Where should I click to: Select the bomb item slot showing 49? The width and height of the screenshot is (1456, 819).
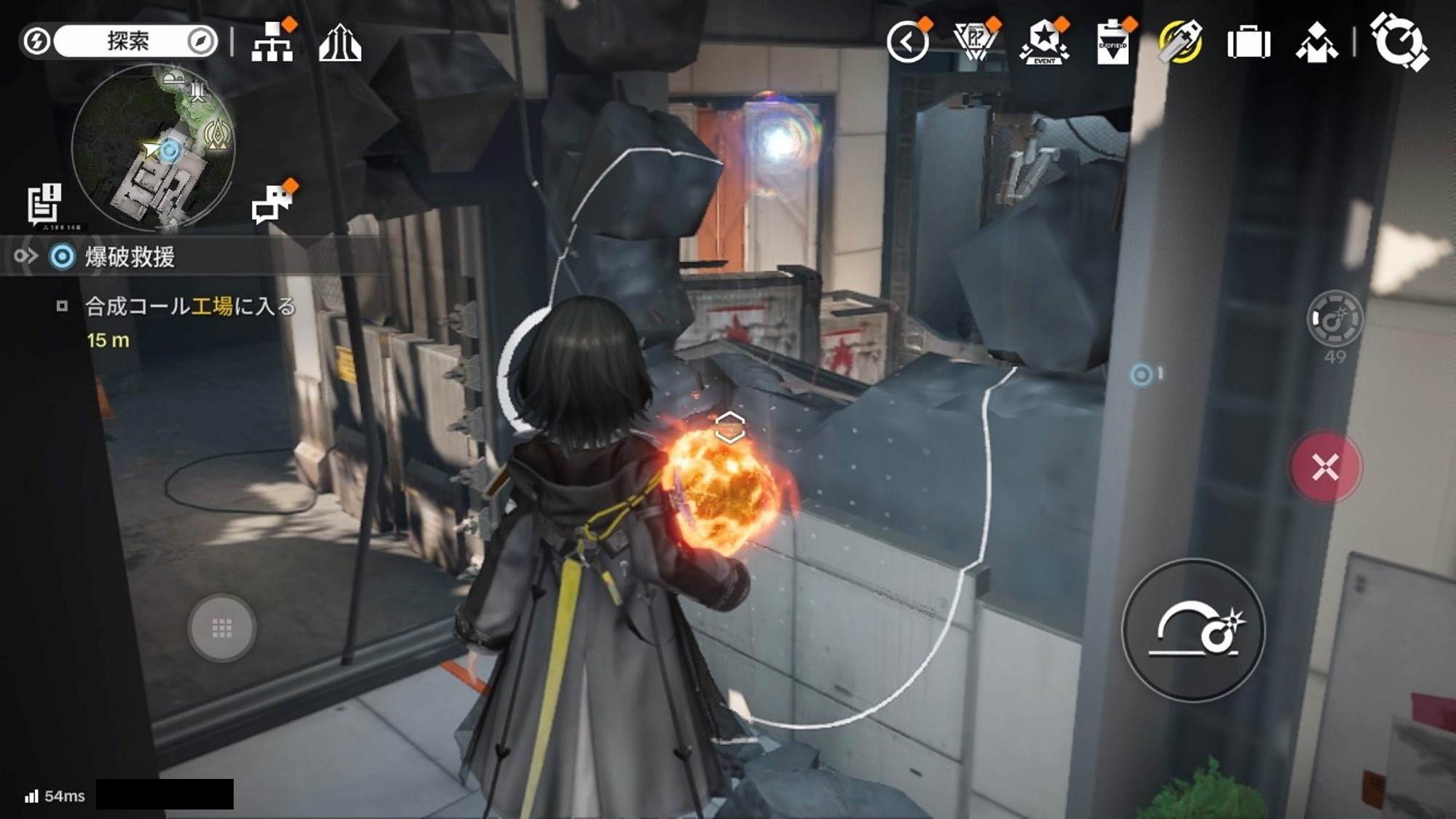1334,319
